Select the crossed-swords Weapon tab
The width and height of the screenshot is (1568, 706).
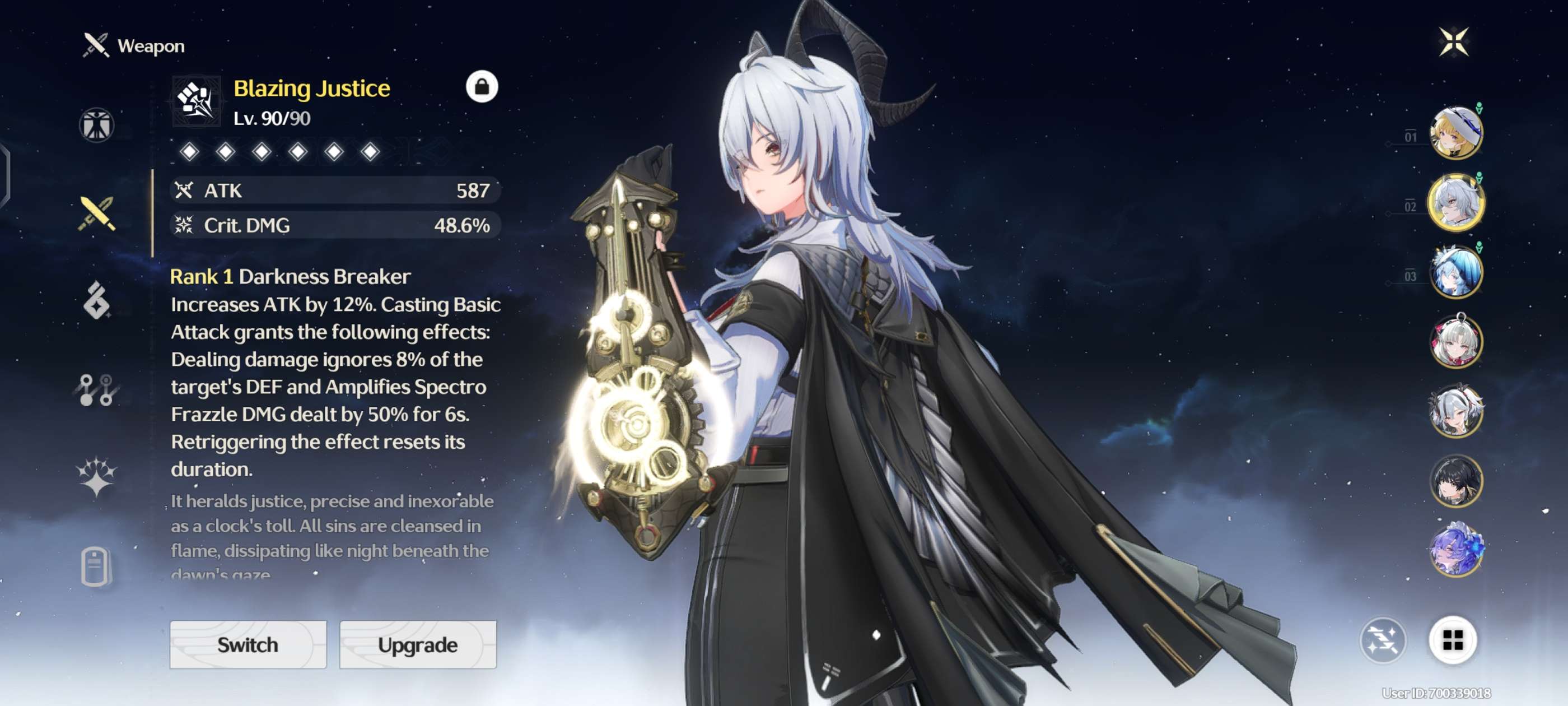coord(96,214)
